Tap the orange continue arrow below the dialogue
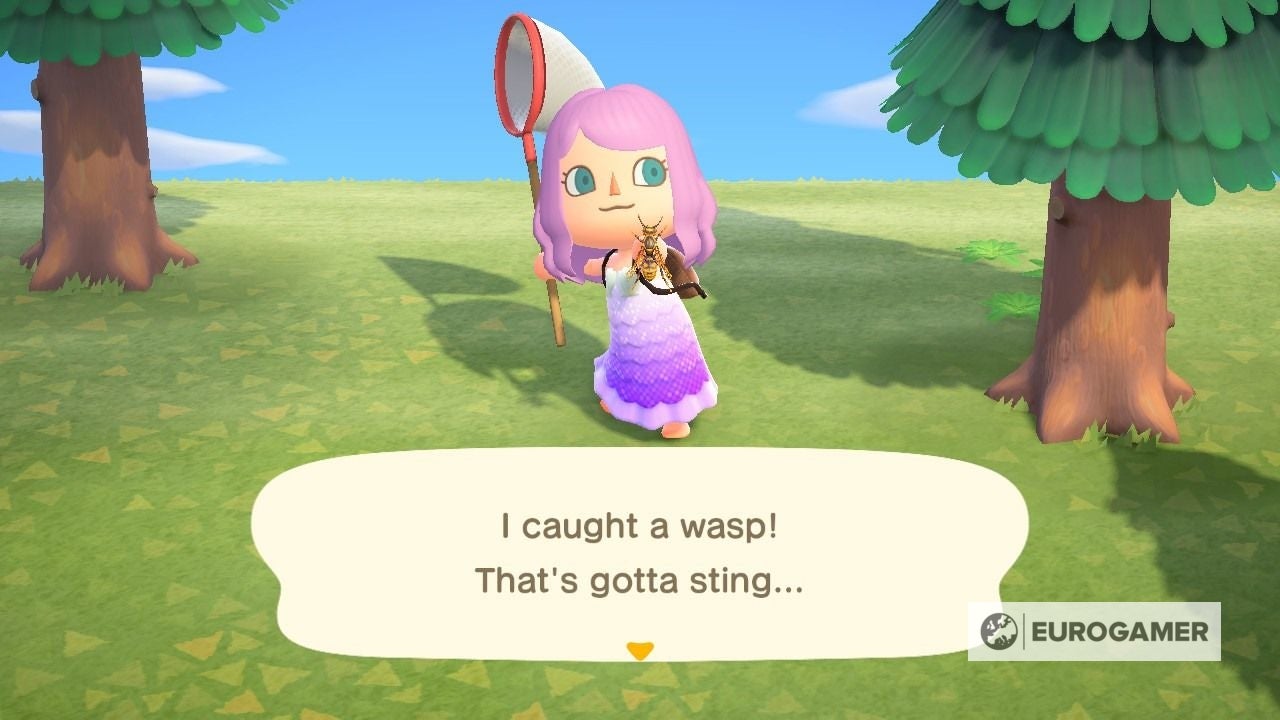Screen dimensions: 1280x720 point(641,648)
